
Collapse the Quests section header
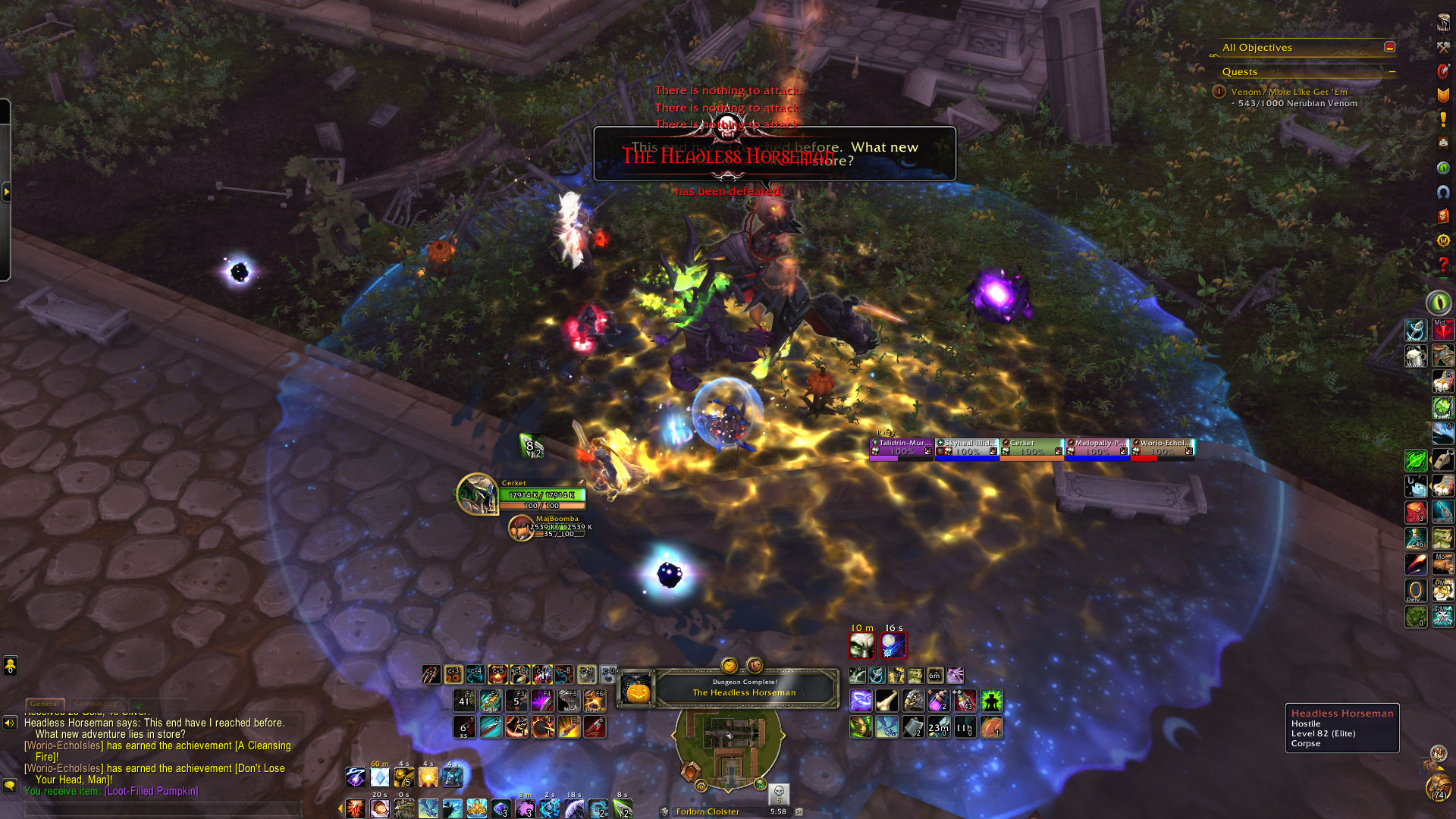click(1392, 72)
